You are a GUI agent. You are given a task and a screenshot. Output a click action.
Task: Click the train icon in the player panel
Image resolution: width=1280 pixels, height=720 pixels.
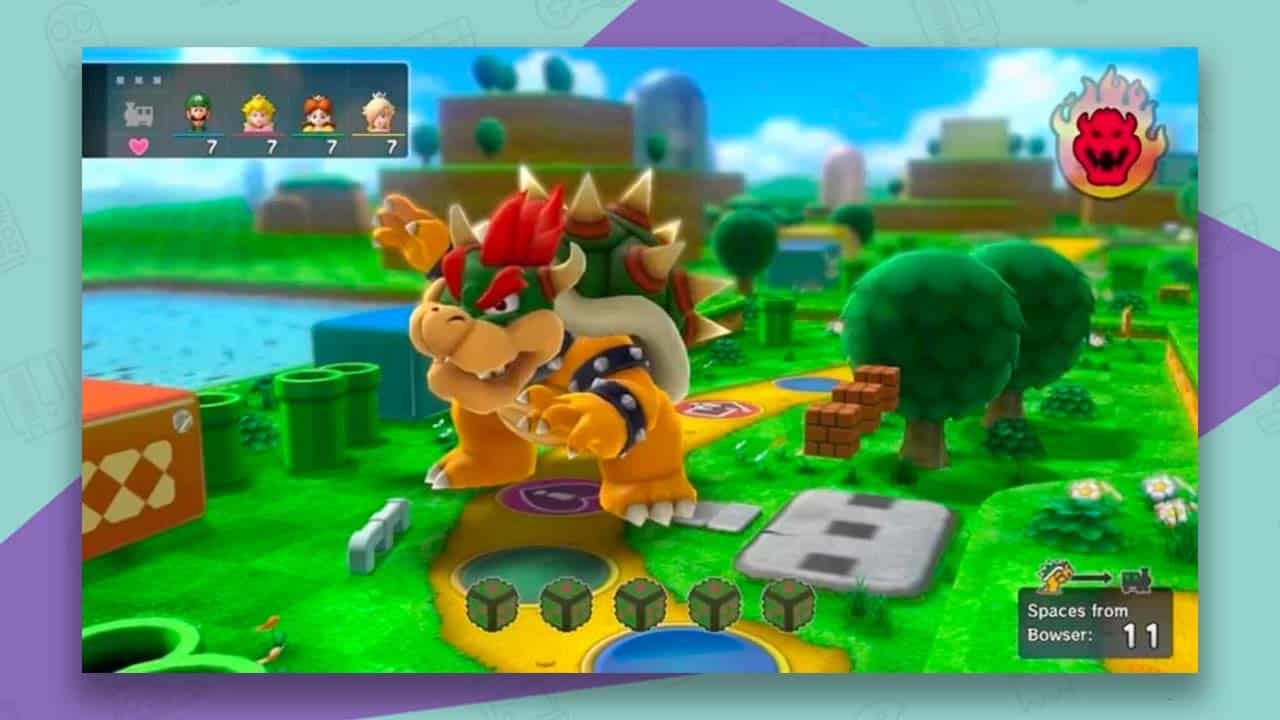[x=139, y=113]
